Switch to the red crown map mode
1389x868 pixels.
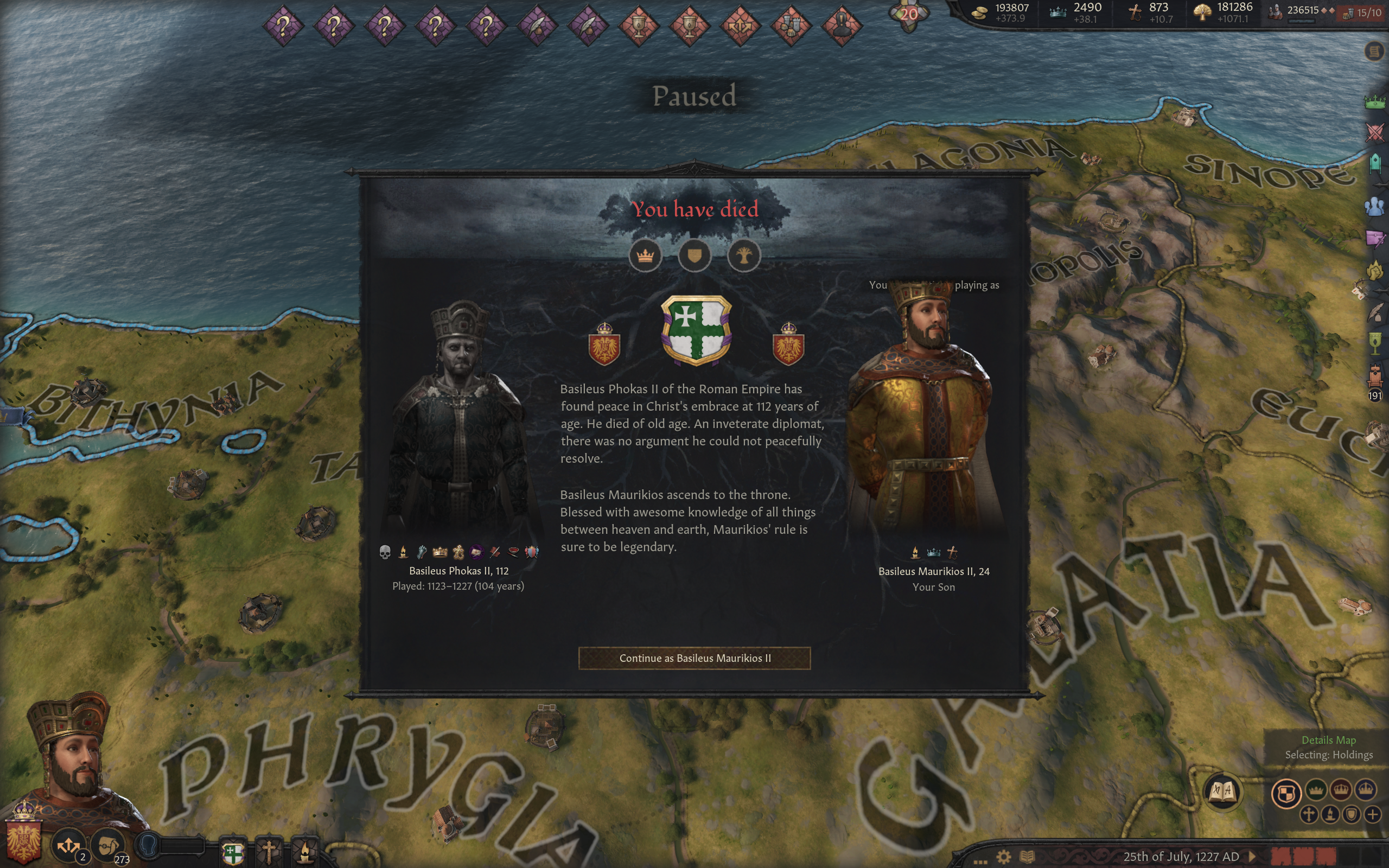coord(1341,790)
